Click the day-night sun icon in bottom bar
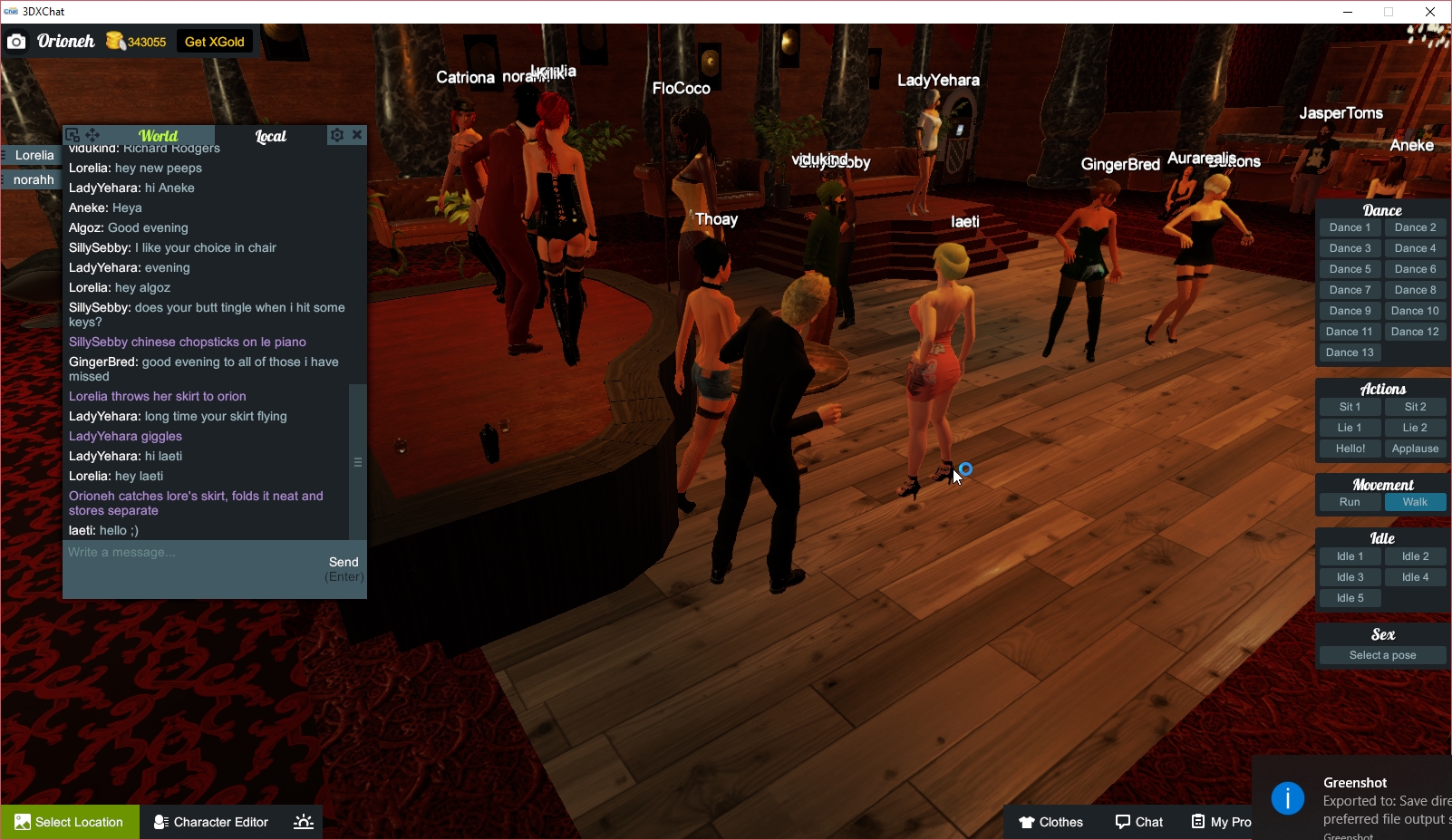The height and width of the screenshot is (840, 1452). click(x=303, y=822)
